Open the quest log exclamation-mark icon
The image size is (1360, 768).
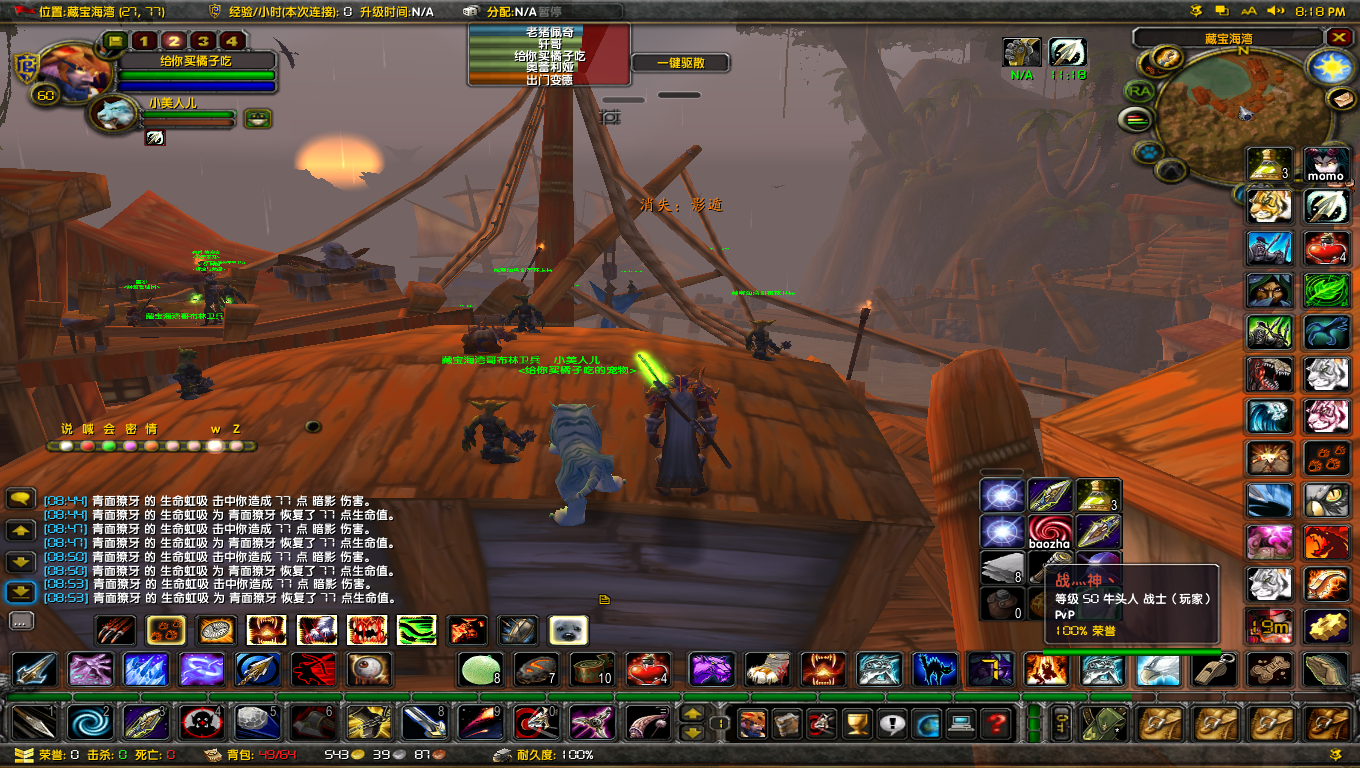coord(891,723)
